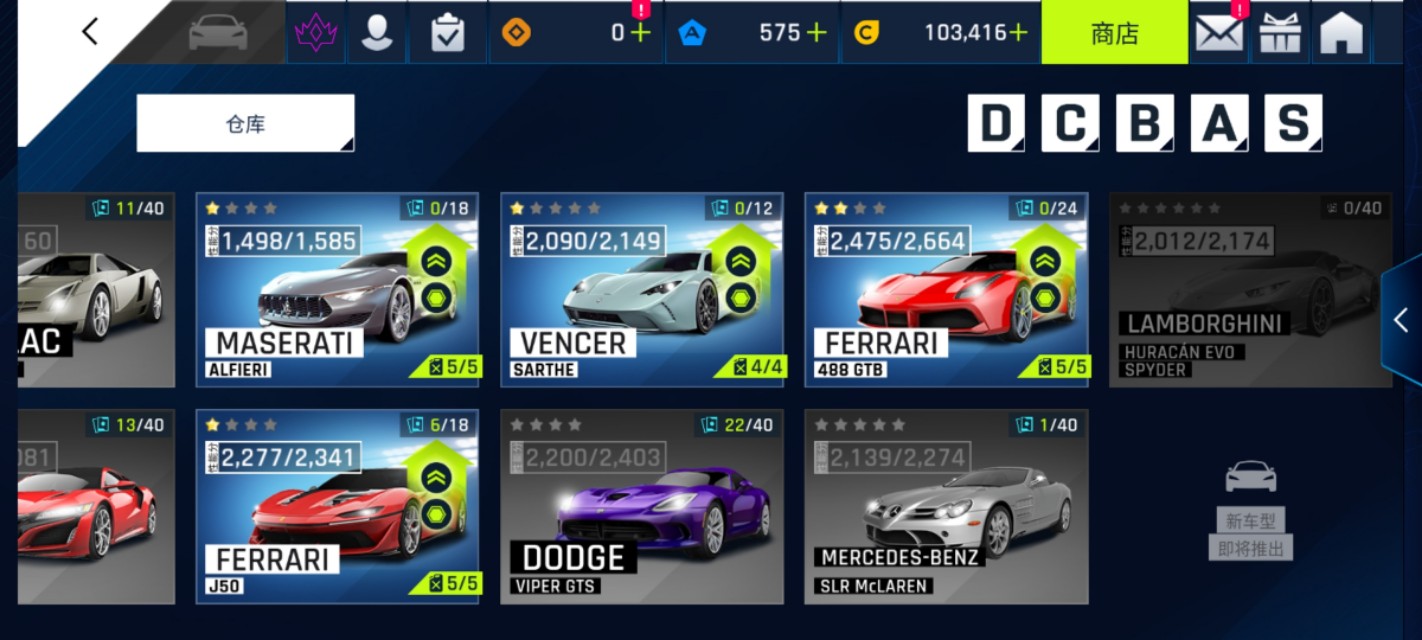Open the 商店 shop
The width and height of the screenshot is (1422, 640).
point(1114,32)
